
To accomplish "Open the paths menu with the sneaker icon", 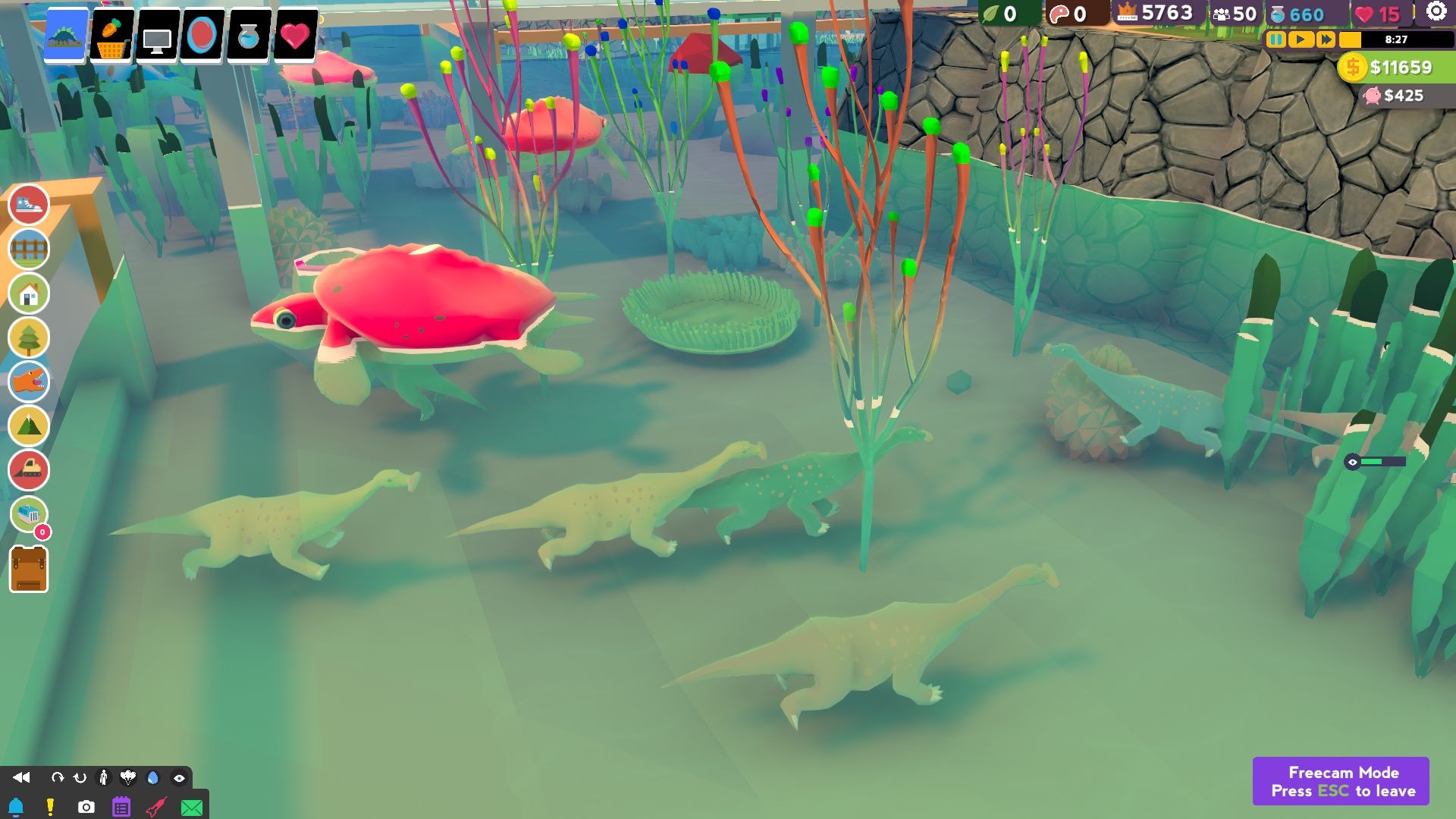I will (28, 205).
